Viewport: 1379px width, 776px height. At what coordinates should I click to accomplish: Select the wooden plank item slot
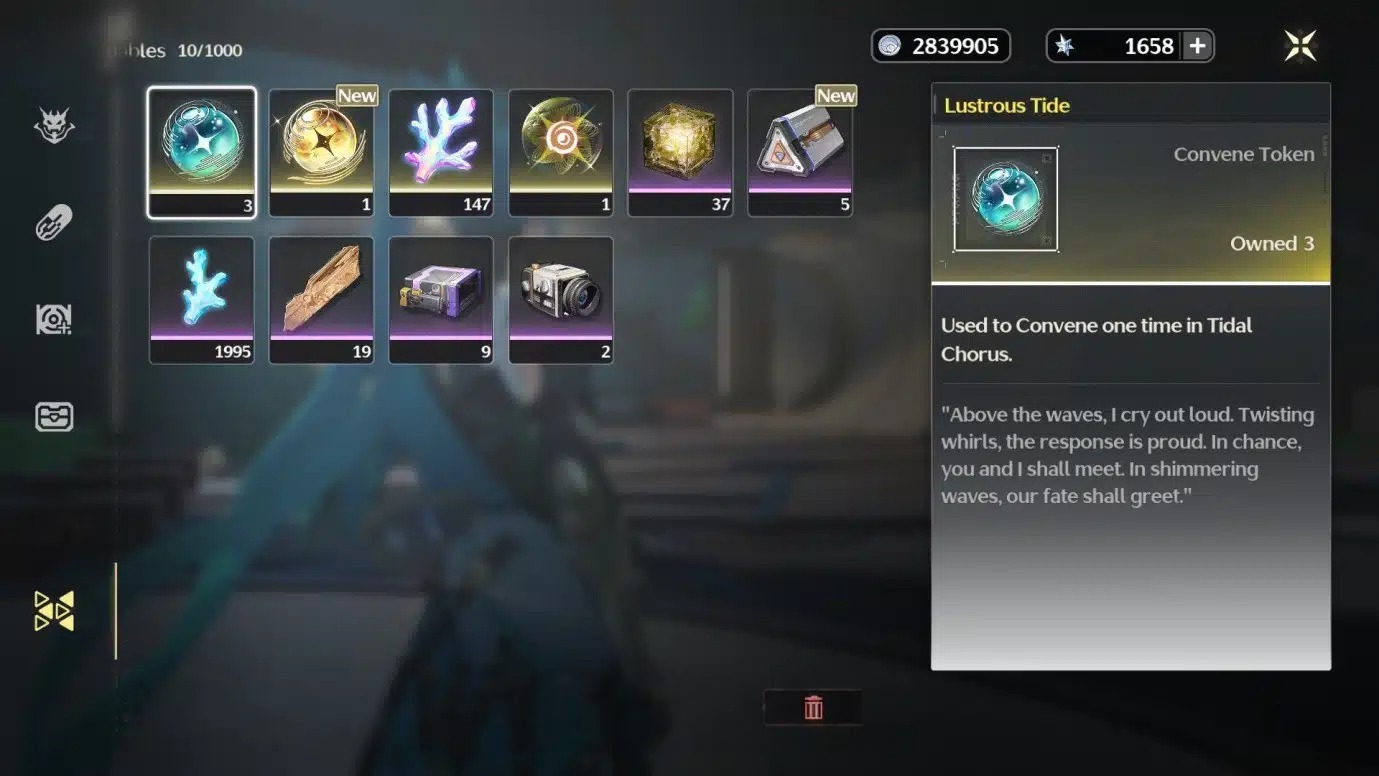[x=321, y=299]
